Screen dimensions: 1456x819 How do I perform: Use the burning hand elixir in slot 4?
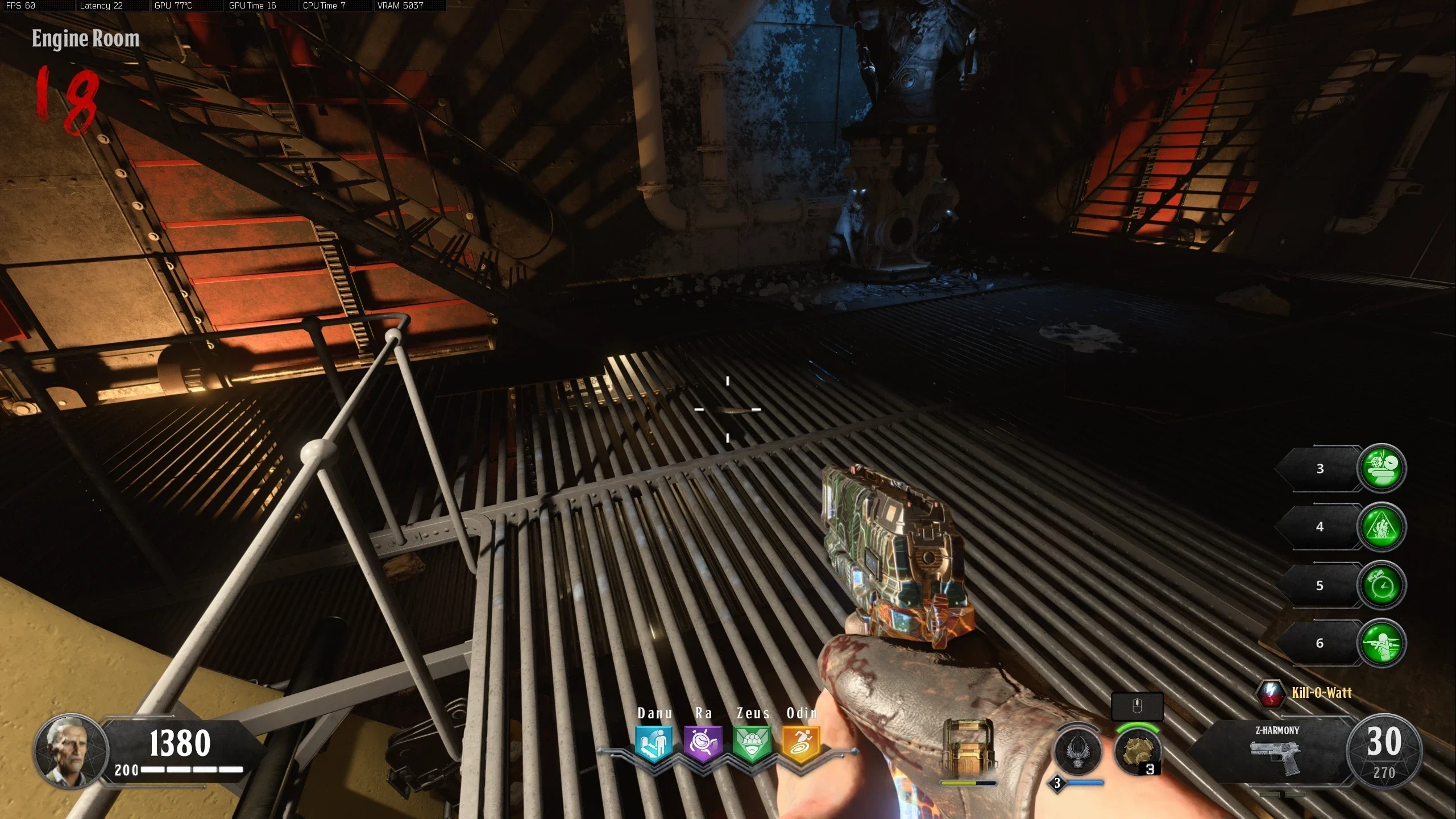click(1382, 527)
